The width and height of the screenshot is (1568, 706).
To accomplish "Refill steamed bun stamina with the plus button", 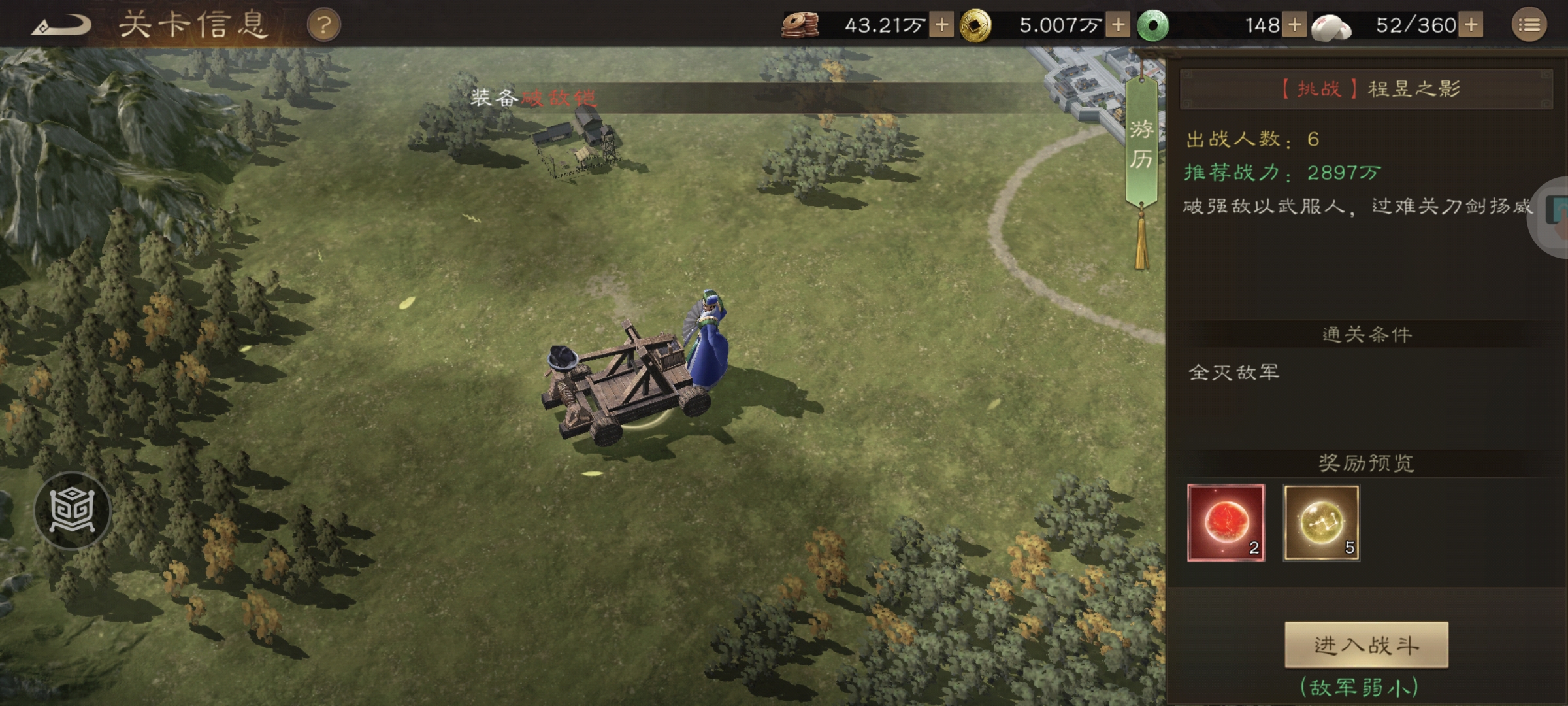I will coord(1471,25).
